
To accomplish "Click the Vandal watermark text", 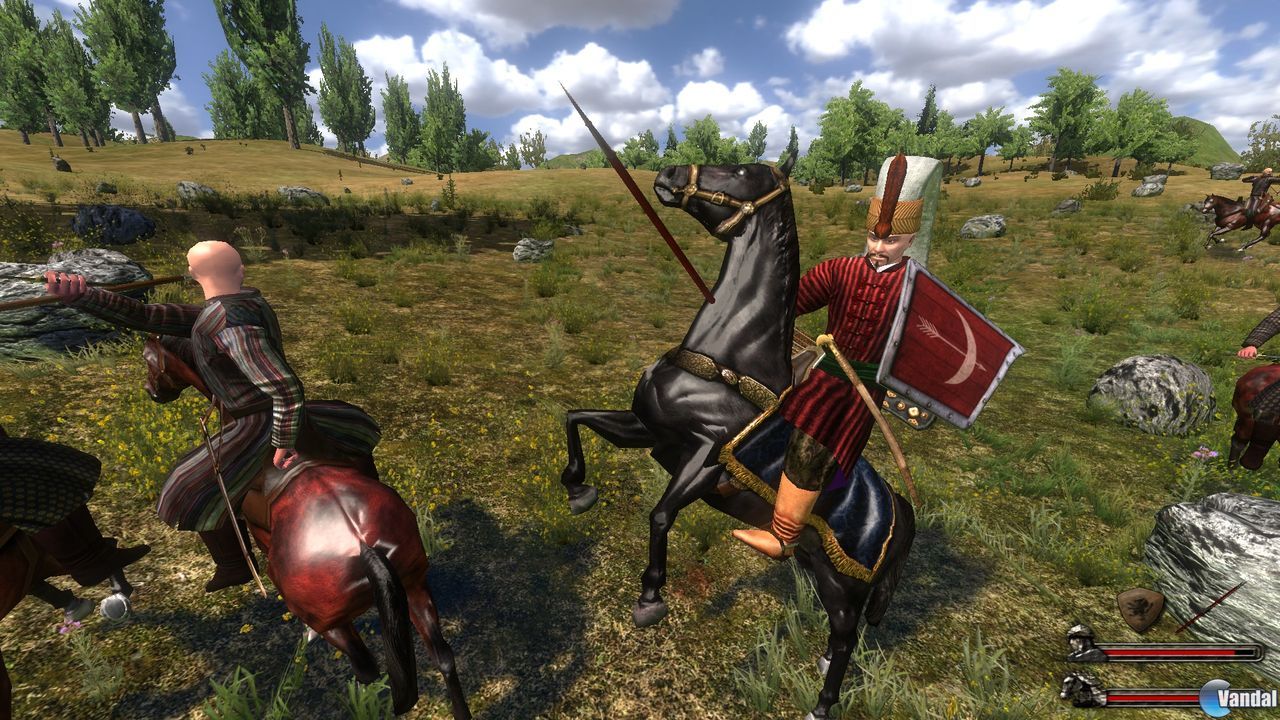I will coord(1245,697).
